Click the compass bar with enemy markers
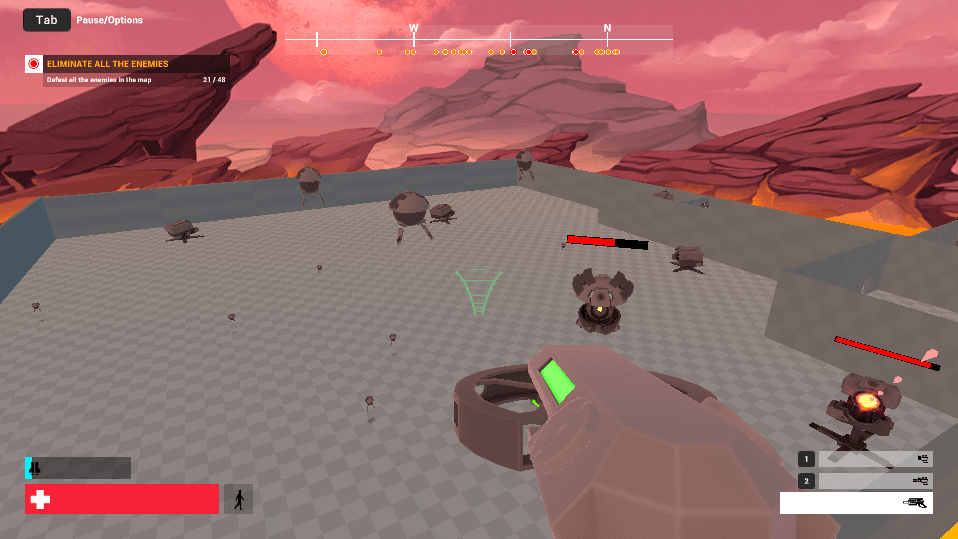 click(479, 41)
